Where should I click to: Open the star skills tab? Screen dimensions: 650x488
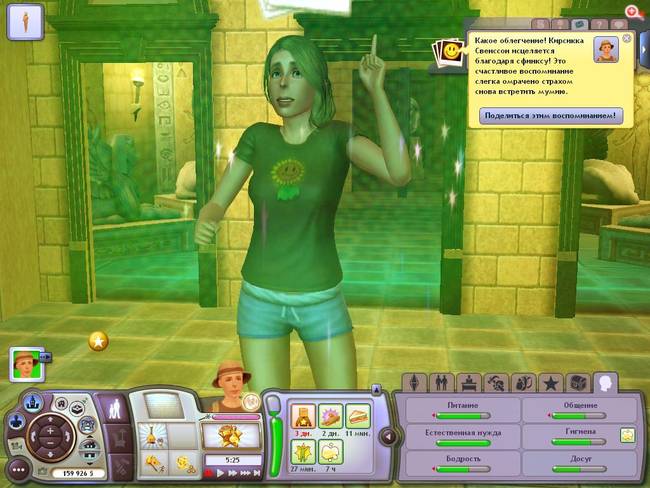[550, 383]
